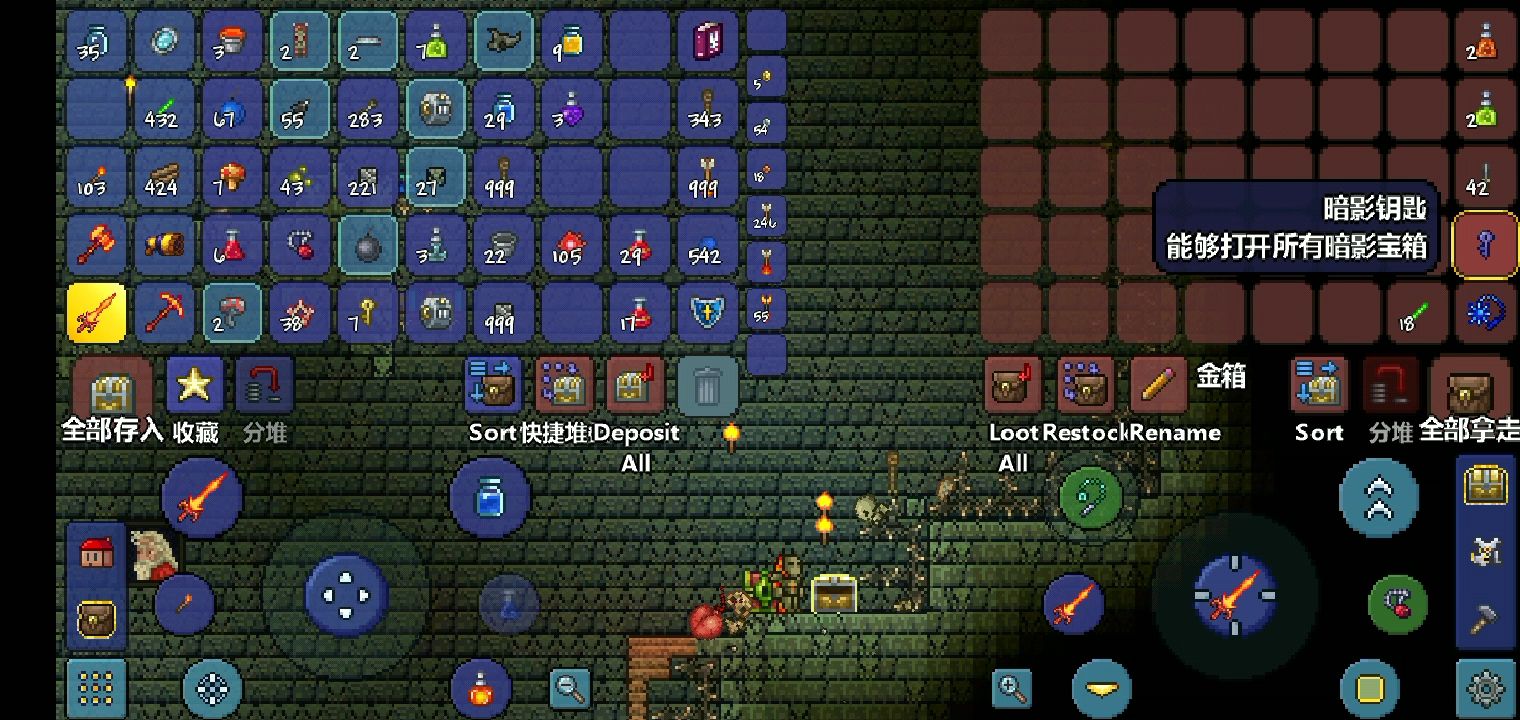Open the settings gear

click(x=1487, y=688)
